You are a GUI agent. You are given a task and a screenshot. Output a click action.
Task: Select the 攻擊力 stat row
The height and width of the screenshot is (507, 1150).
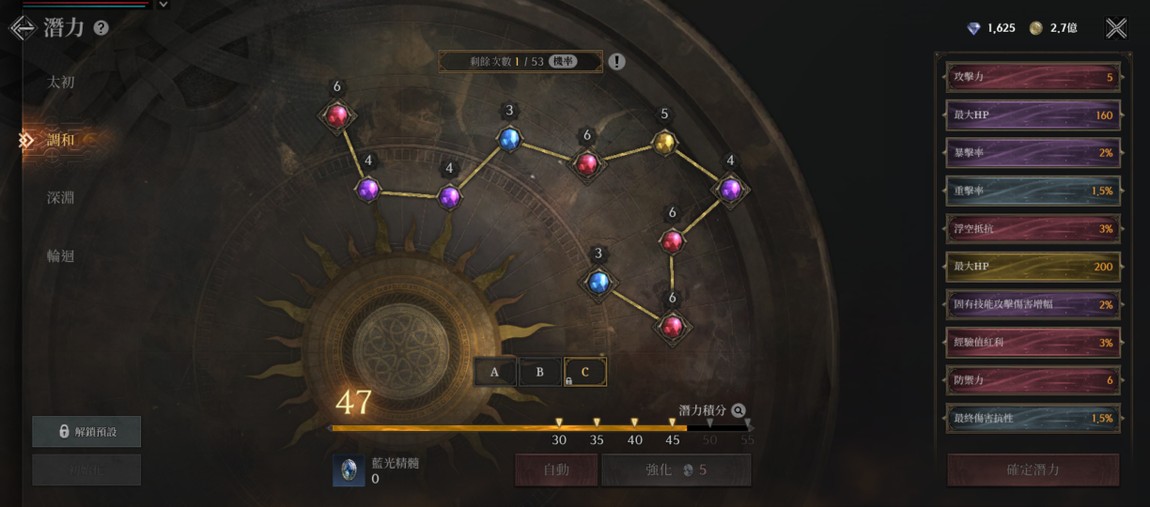point(1032,77)
